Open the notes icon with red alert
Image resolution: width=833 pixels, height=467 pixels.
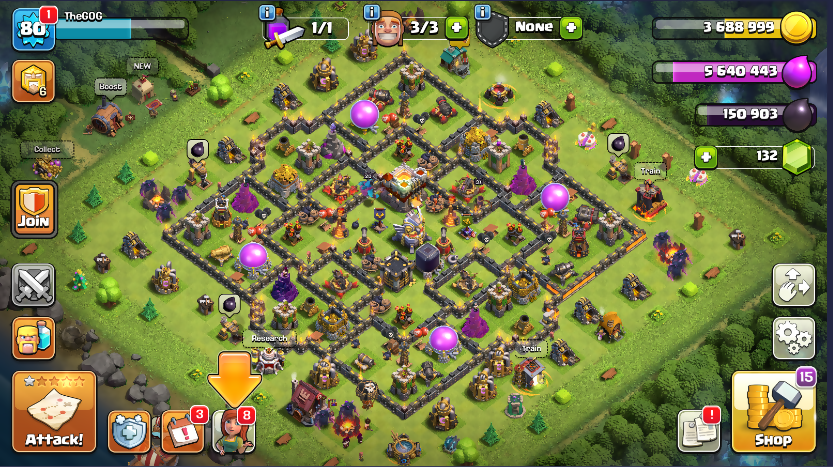pos(699,430)
